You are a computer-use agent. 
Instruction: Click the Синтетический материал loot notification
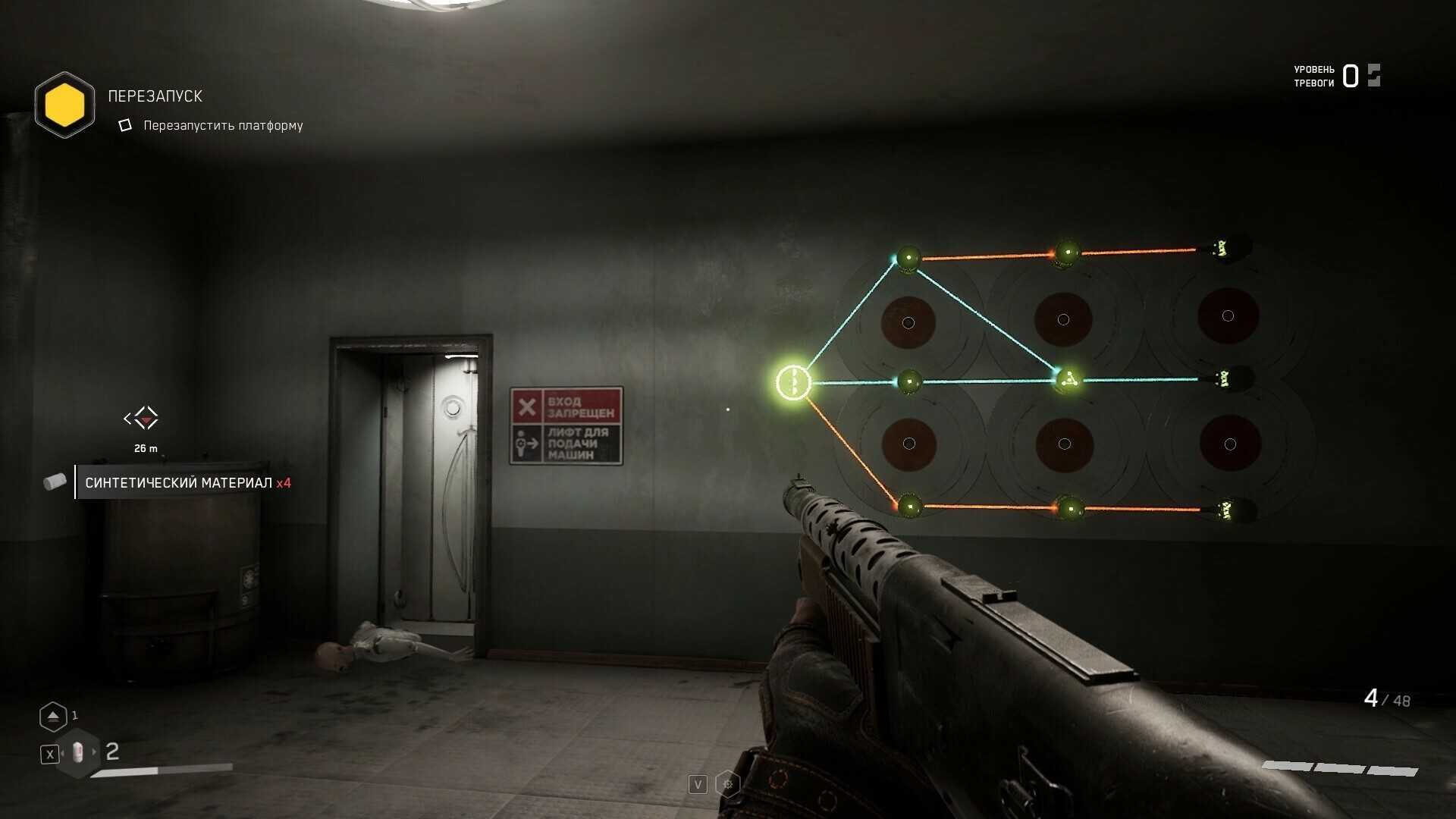click(187, 482)
